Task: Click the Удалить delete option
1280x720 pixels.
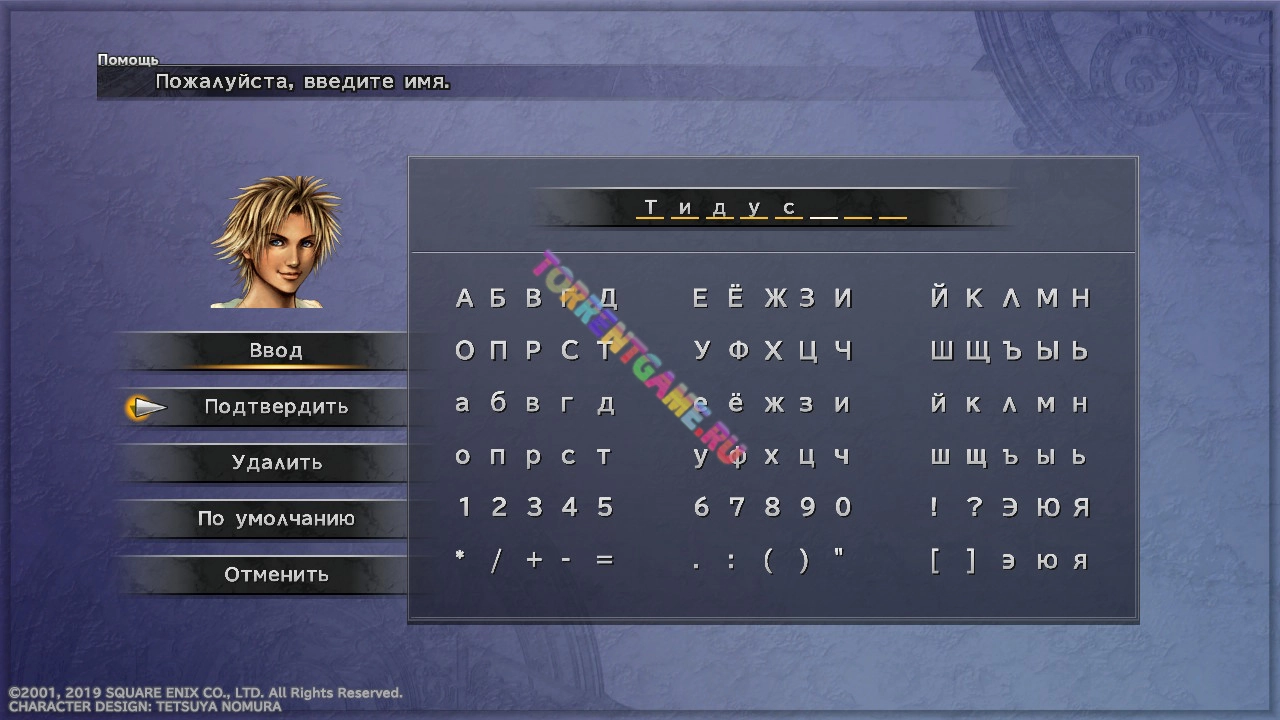Action: [277, 463]
